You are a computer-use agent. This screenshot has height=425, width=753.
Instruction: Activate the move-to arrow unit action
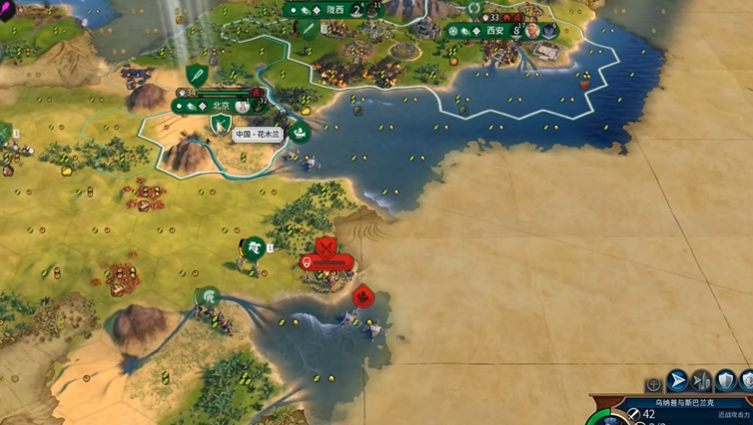pyautogui.click(x=677, y=381)
